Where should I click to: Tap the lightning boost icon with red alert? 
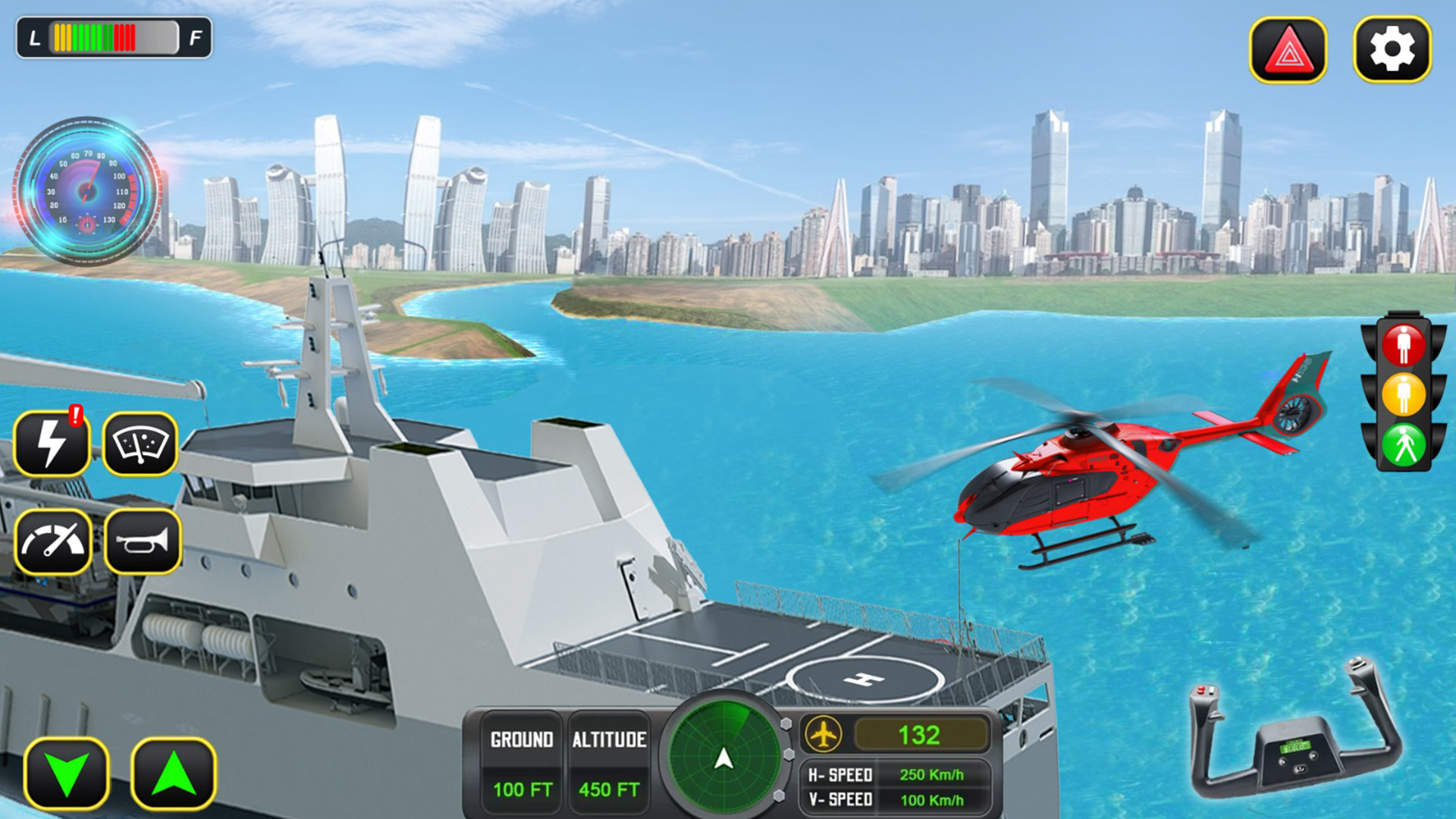(51, 441)
